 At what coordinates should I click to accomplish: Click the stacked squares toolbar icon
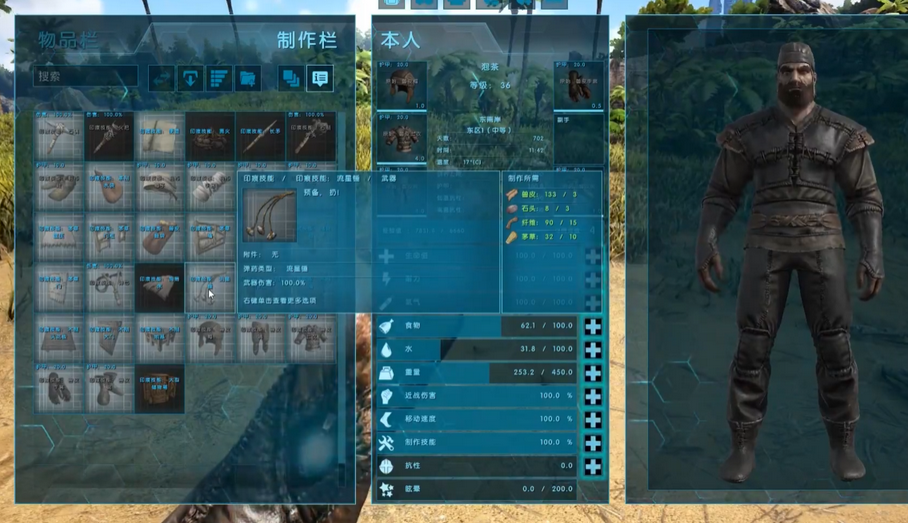[x=290, y=77]
